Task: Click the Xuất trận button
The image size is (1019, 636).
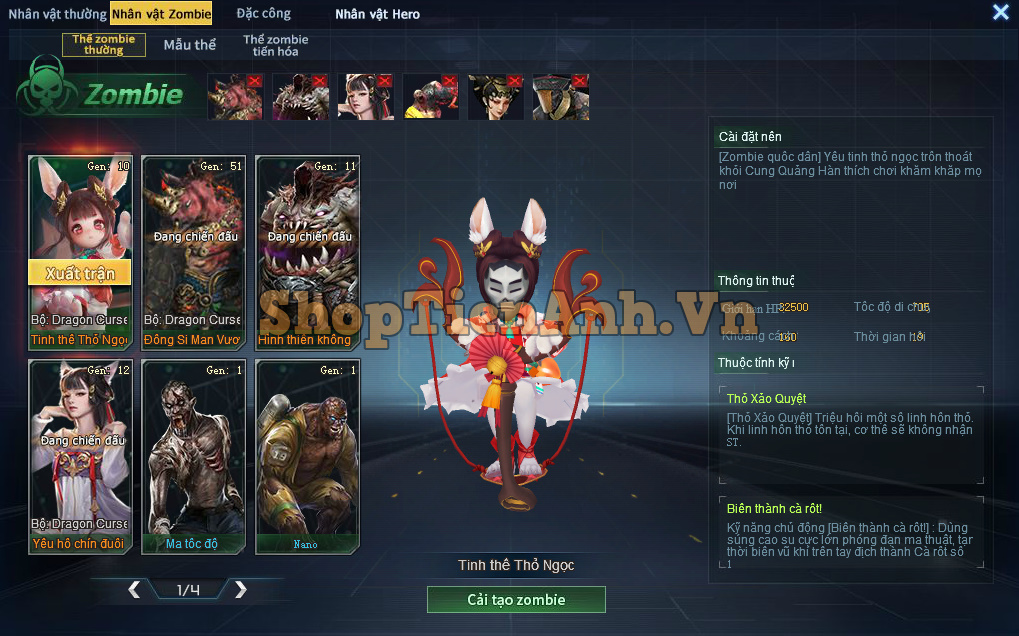Action: click(x=80, y=273)
